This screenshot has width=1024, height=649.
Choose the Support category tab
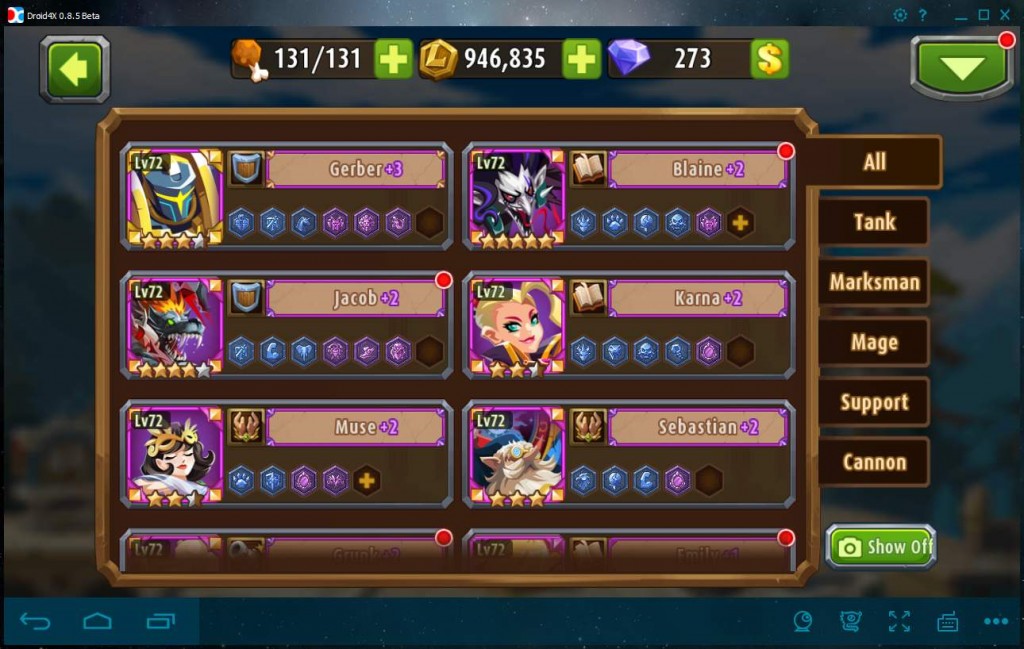(873, 402)
